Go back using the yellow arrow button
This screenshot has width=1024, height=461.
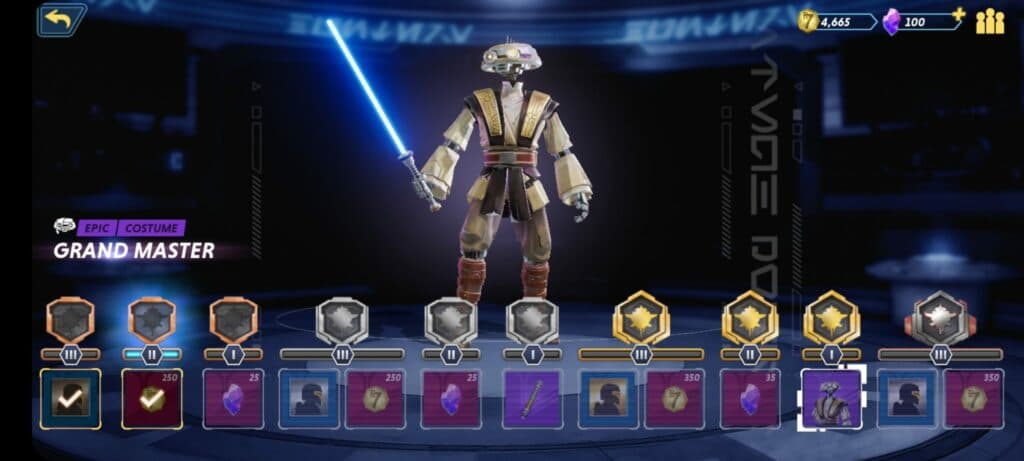pos(61,19)
